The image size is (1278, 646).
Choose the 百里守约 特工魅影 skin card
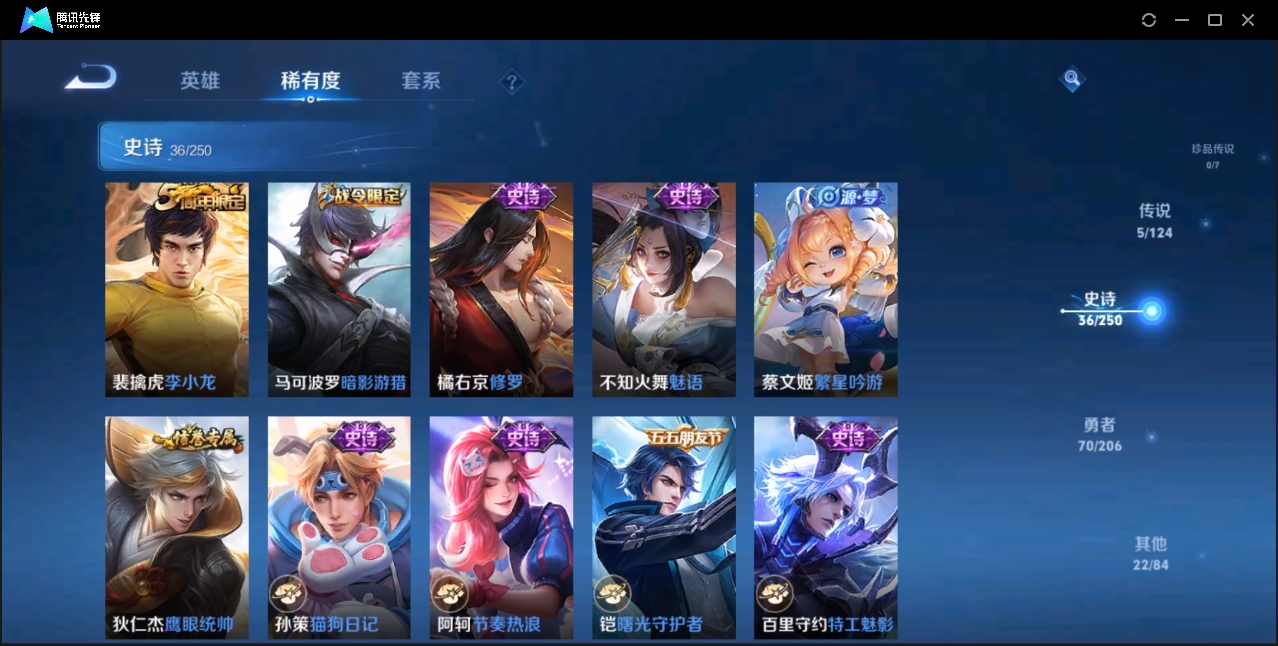825,527
